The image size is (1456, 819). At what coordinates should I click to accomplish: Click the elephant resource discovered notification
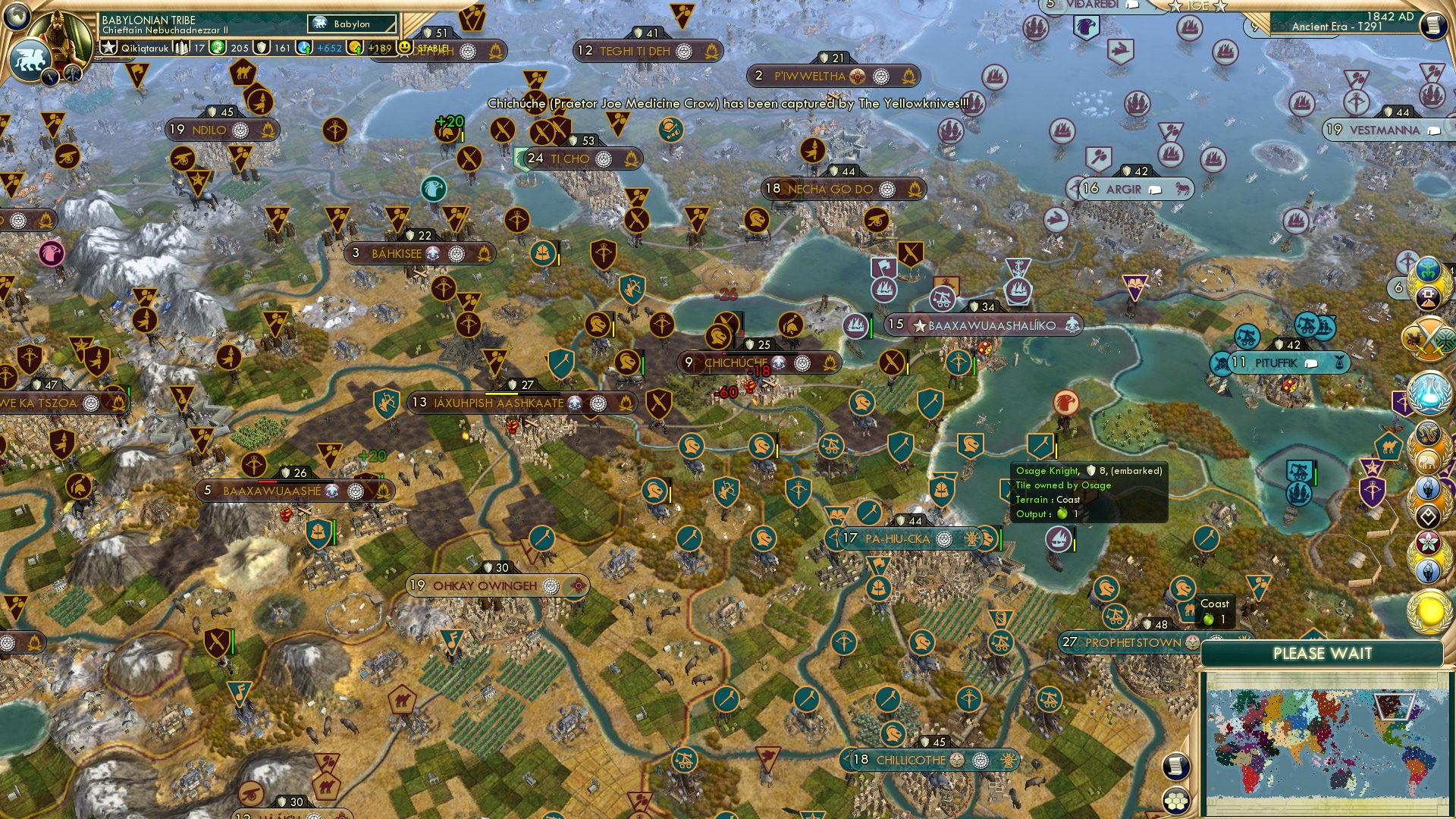1428,460
